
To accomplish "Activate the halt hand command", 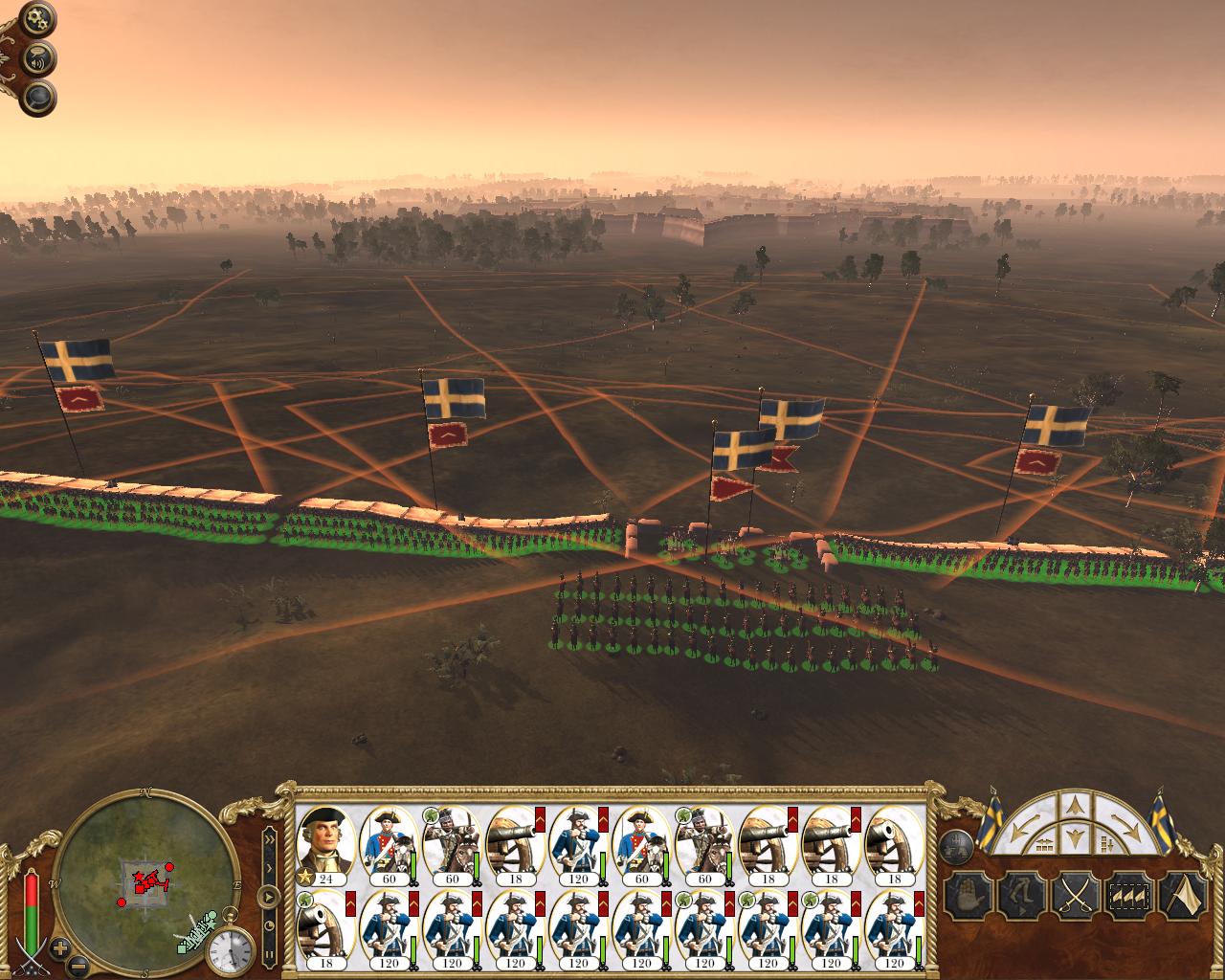I will [966, 897].
